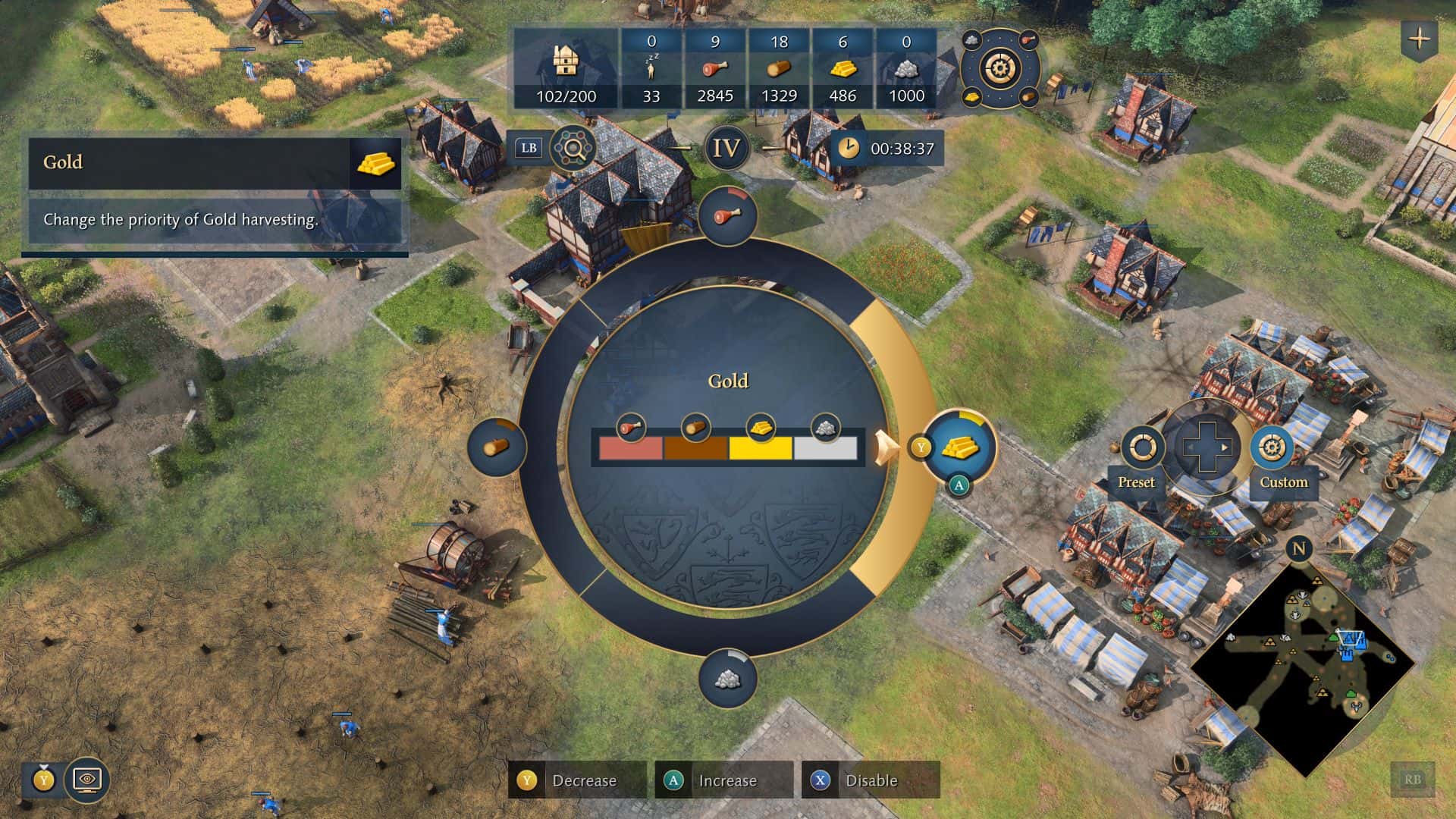Pick the stone priority on the wheel

coord(726,677)
